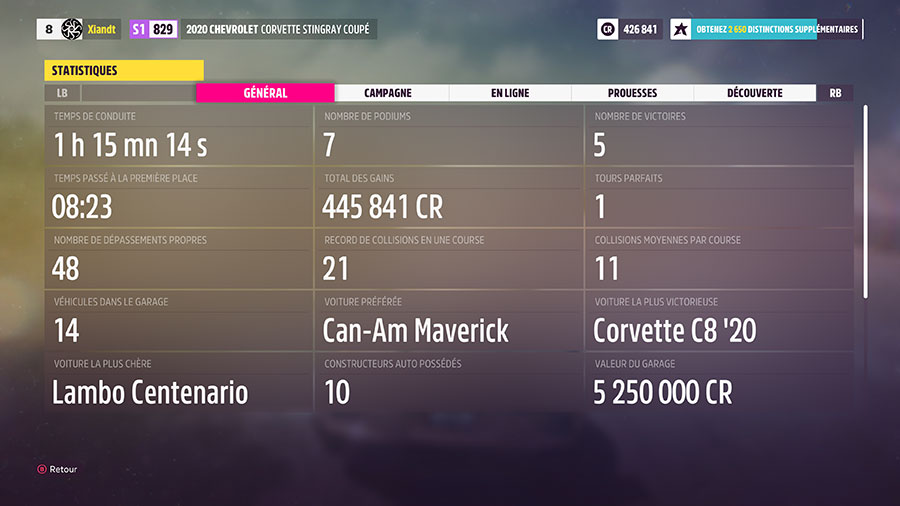
Task: Switch to the Campagne tab
Action: pyautogui.click(x=388, y=93)
